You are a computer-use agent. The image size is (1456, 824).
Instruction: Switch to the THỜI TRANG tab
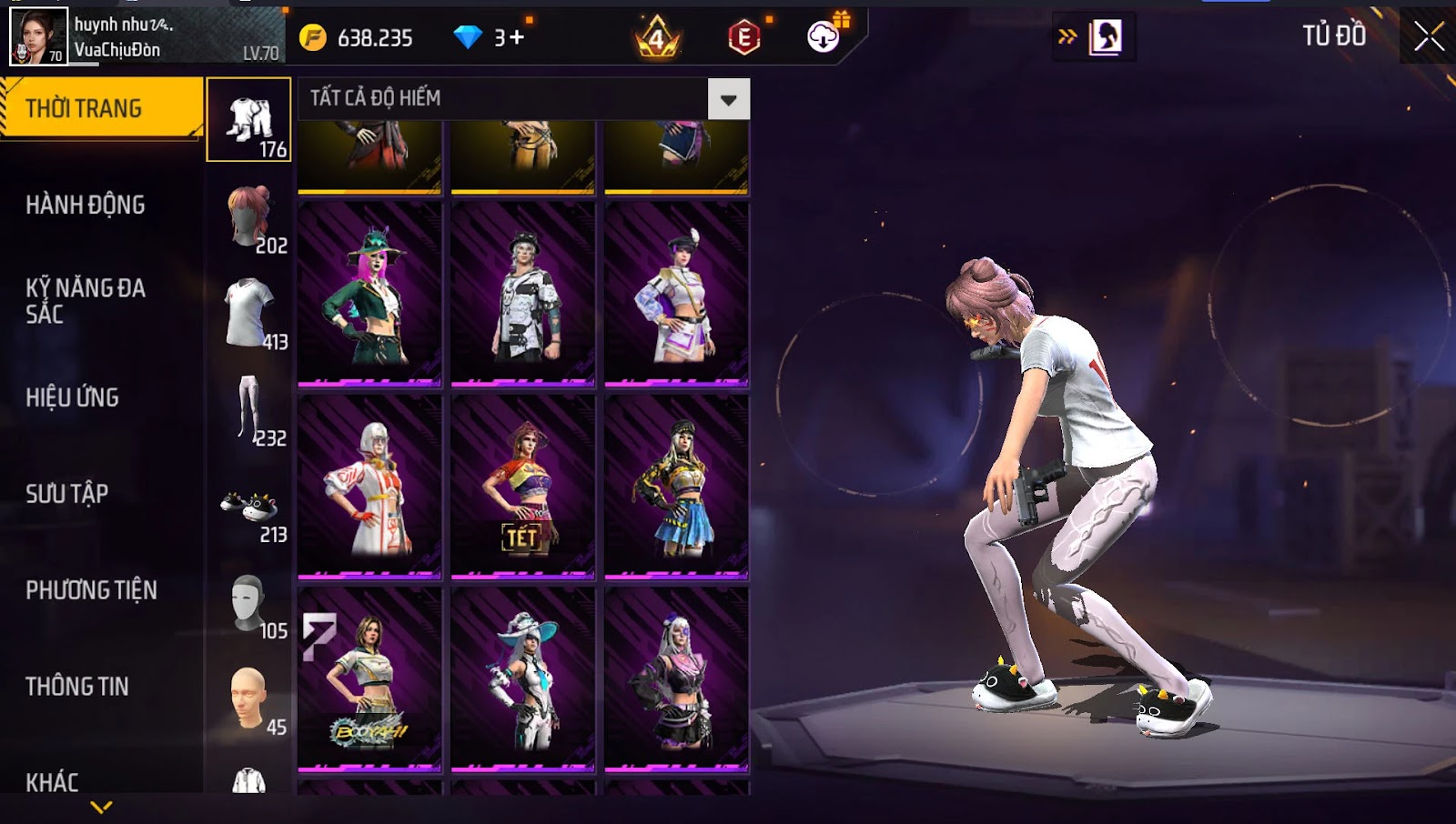point(100,108)
